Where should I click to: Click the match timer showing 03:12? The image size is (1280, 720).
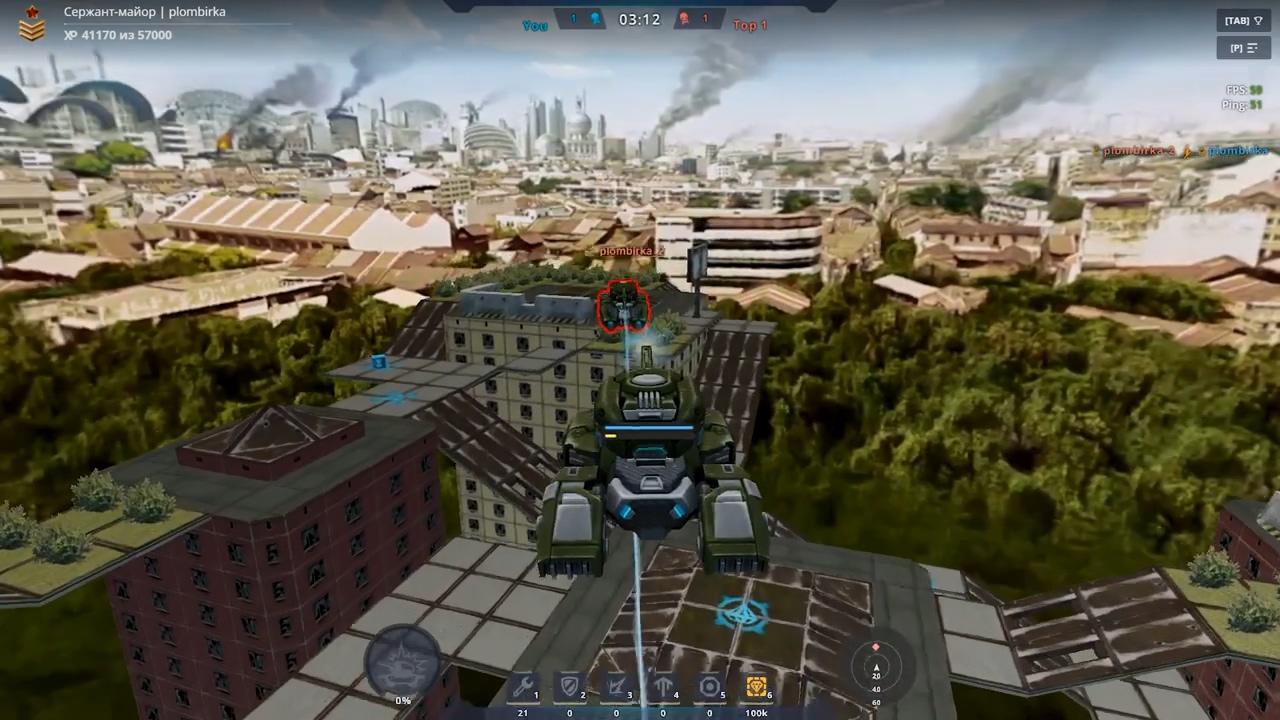[x=639, y=18]
